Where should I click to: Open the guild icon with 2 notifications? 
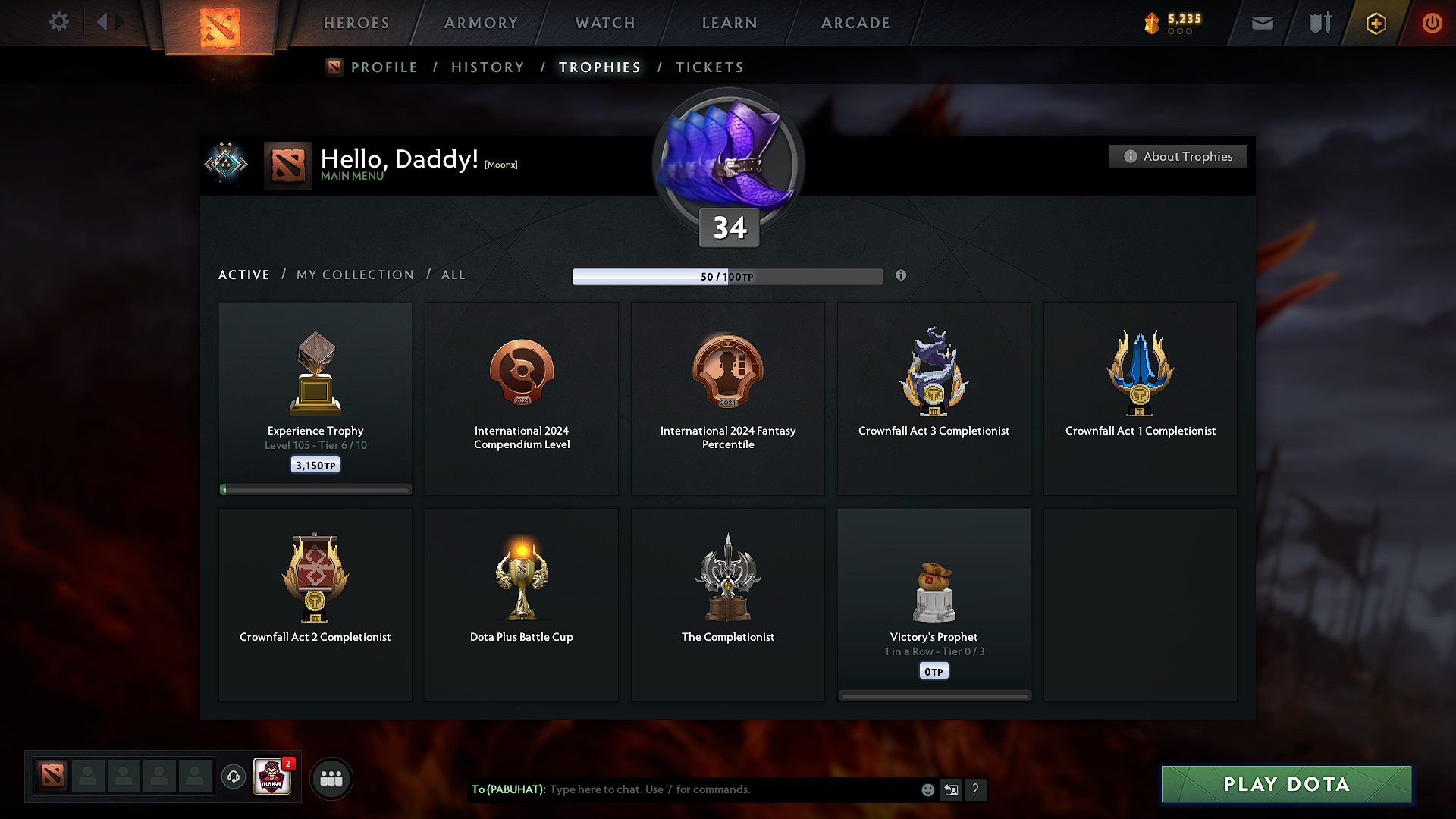coord(273,777)
